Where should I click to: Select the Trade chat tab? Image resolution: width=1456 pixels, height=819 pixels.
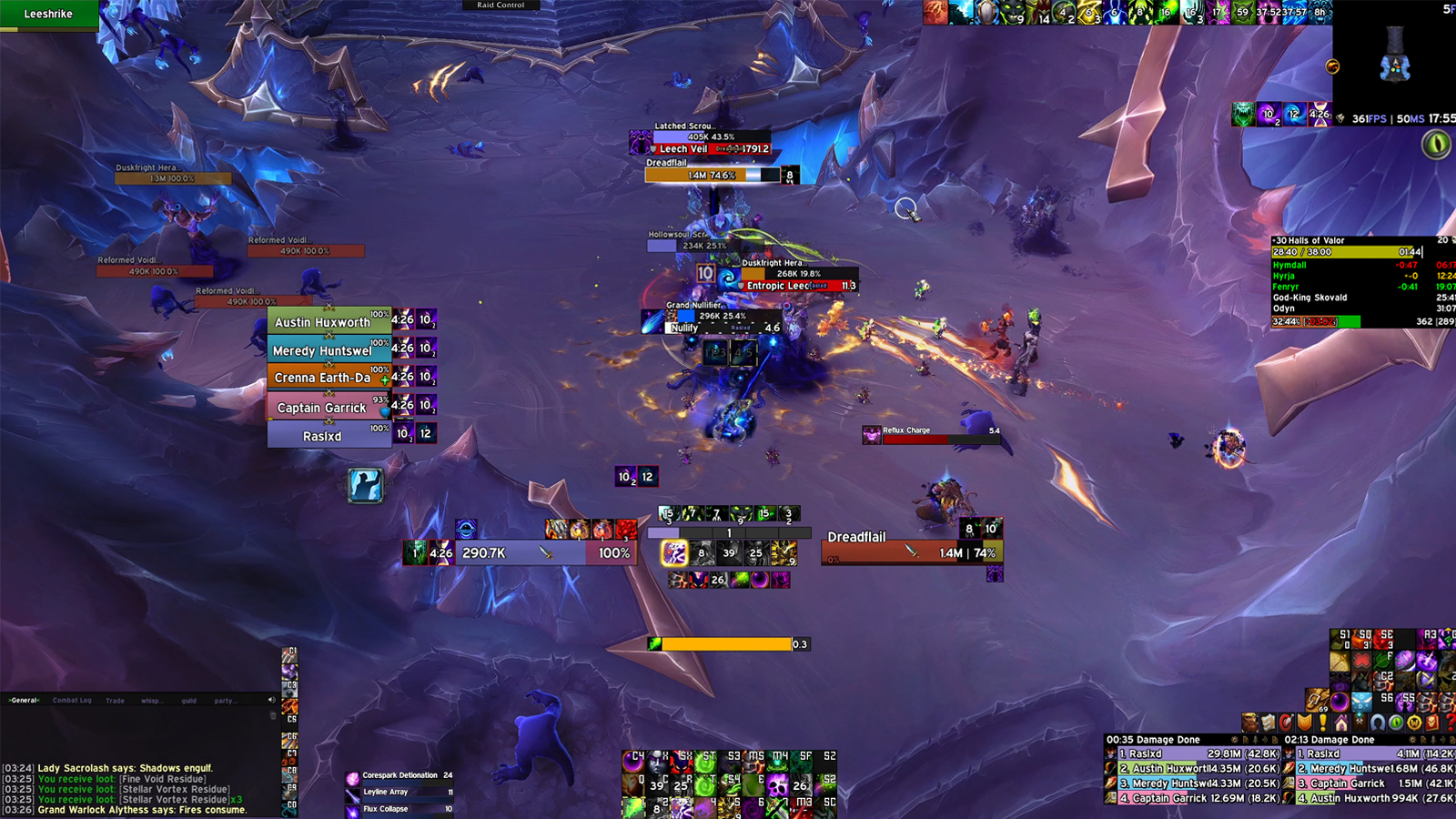pyautogui.click(x=115, y=700)
